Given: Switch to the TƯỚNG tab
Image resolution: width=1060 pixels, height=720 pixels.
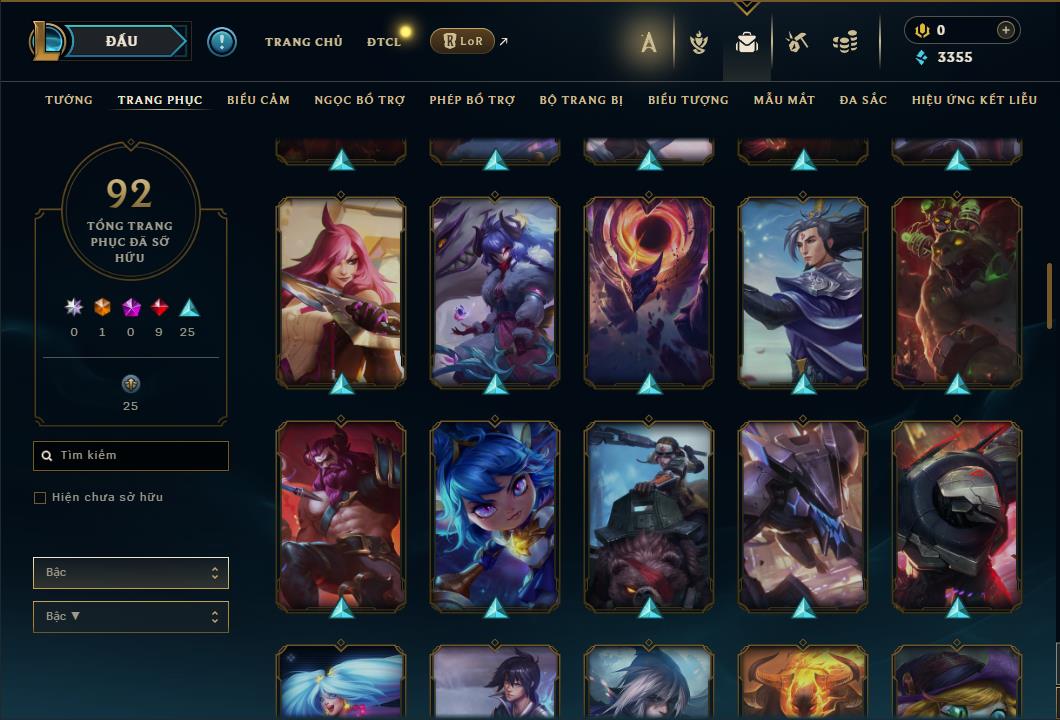Looking at the screenshot, I should 69,100.
